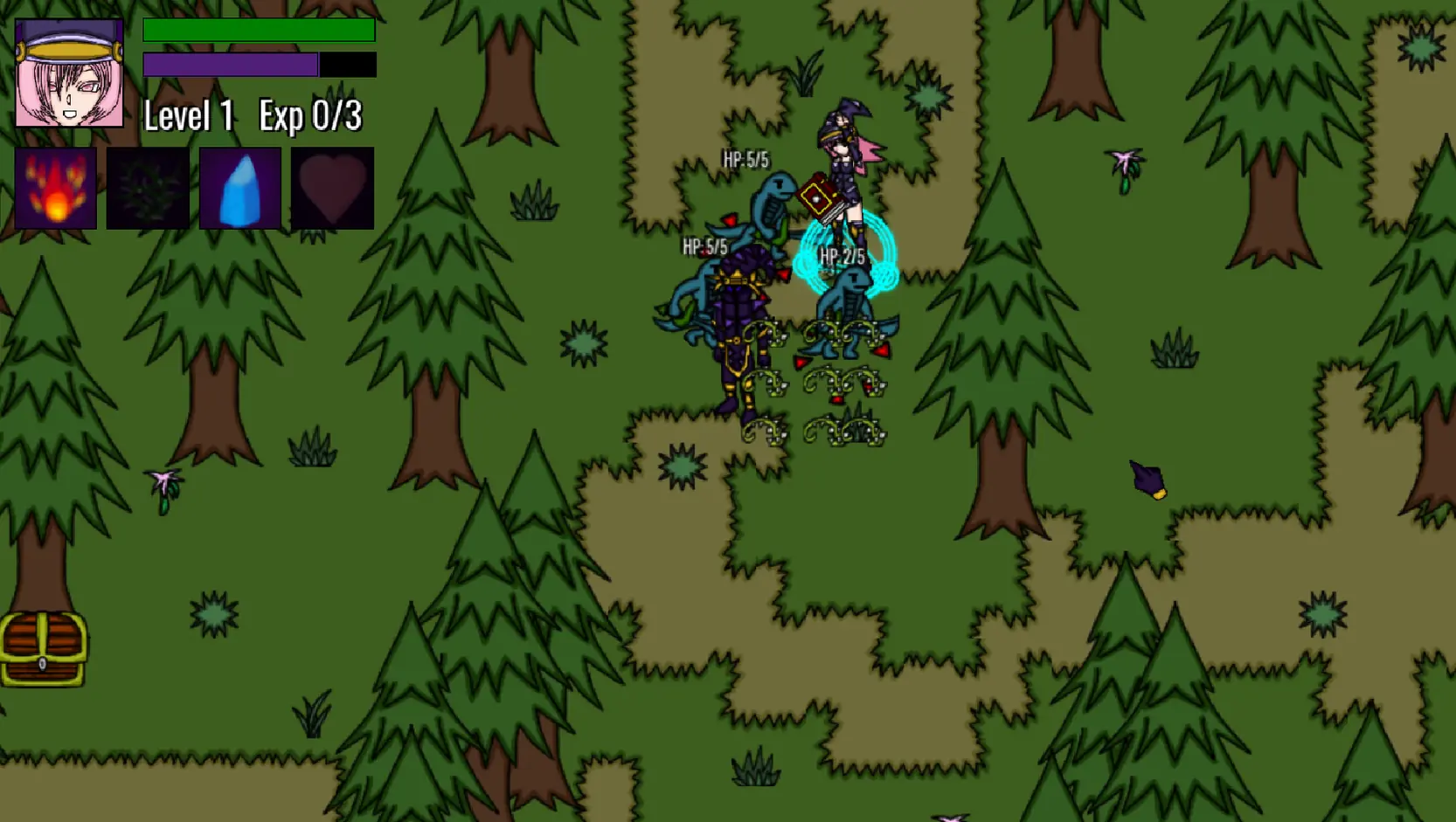Click the pink-haired character portrait
Image resolution: width=1456 pixels, height=822 pixels.
coord(69,74)
